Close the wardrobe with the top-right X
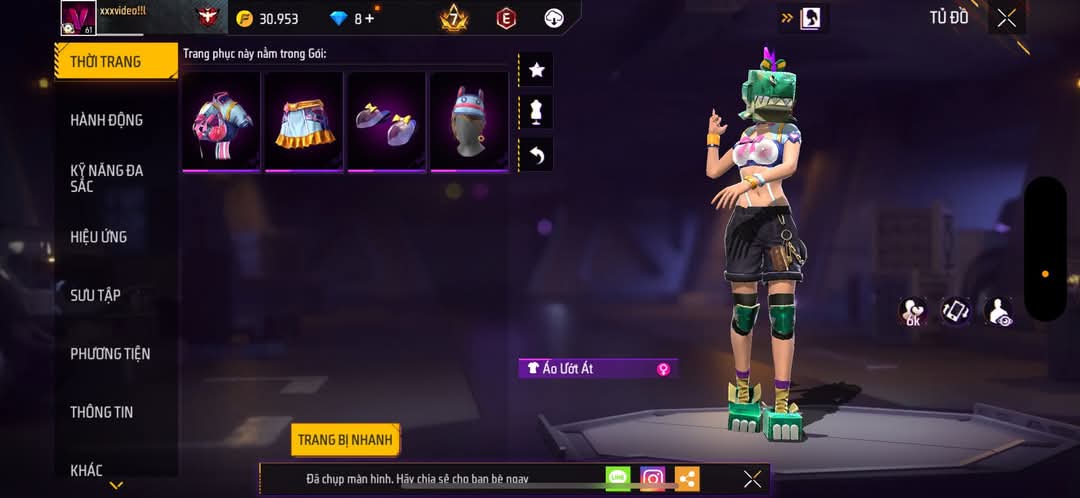Image resolution: width=1080 pixels, height=498 pixels. [x=1006, y=18]
